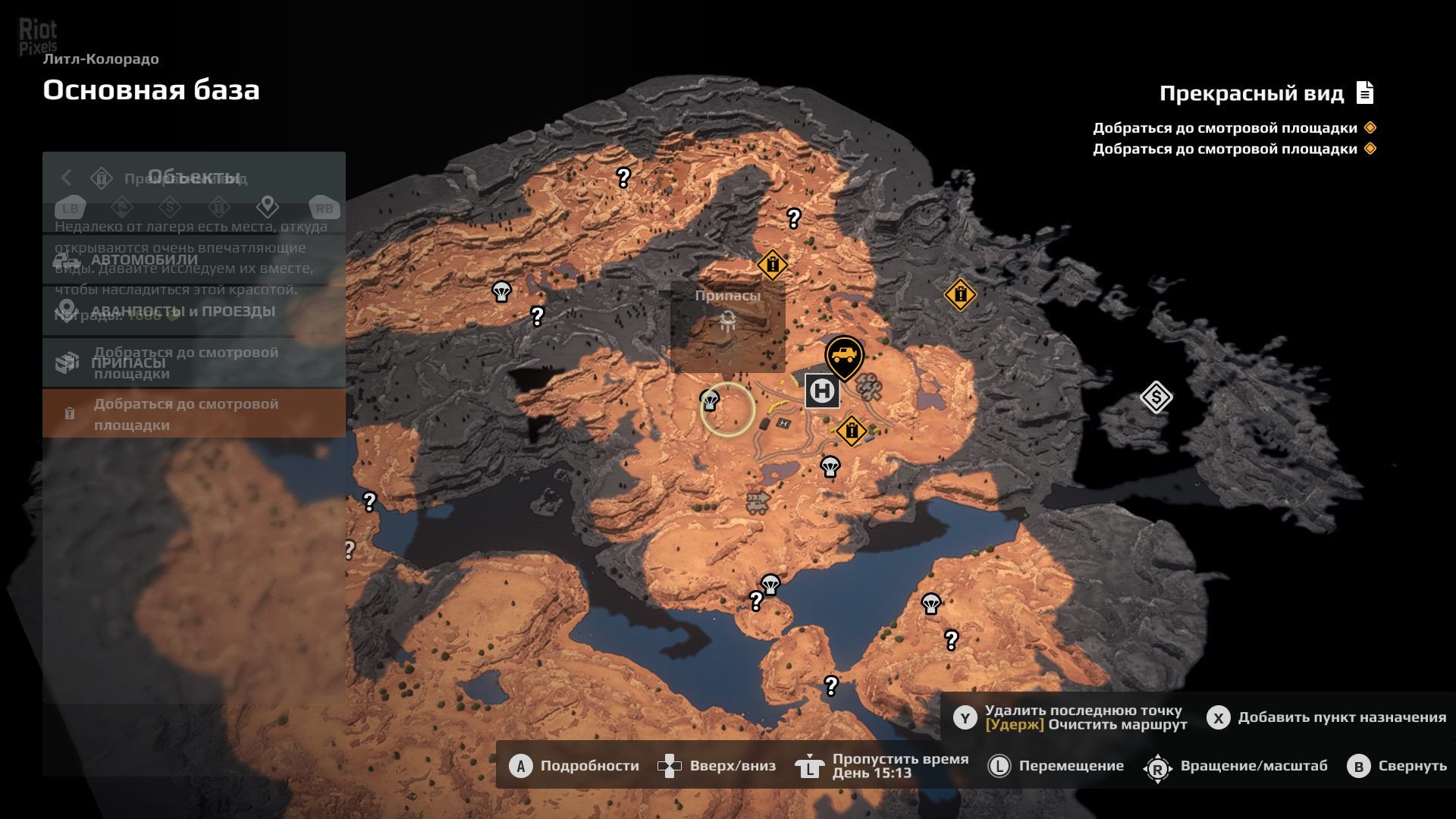The image size is (1456, 819).
Task: Select the helipad H marker on map
Action: [822, 391]
